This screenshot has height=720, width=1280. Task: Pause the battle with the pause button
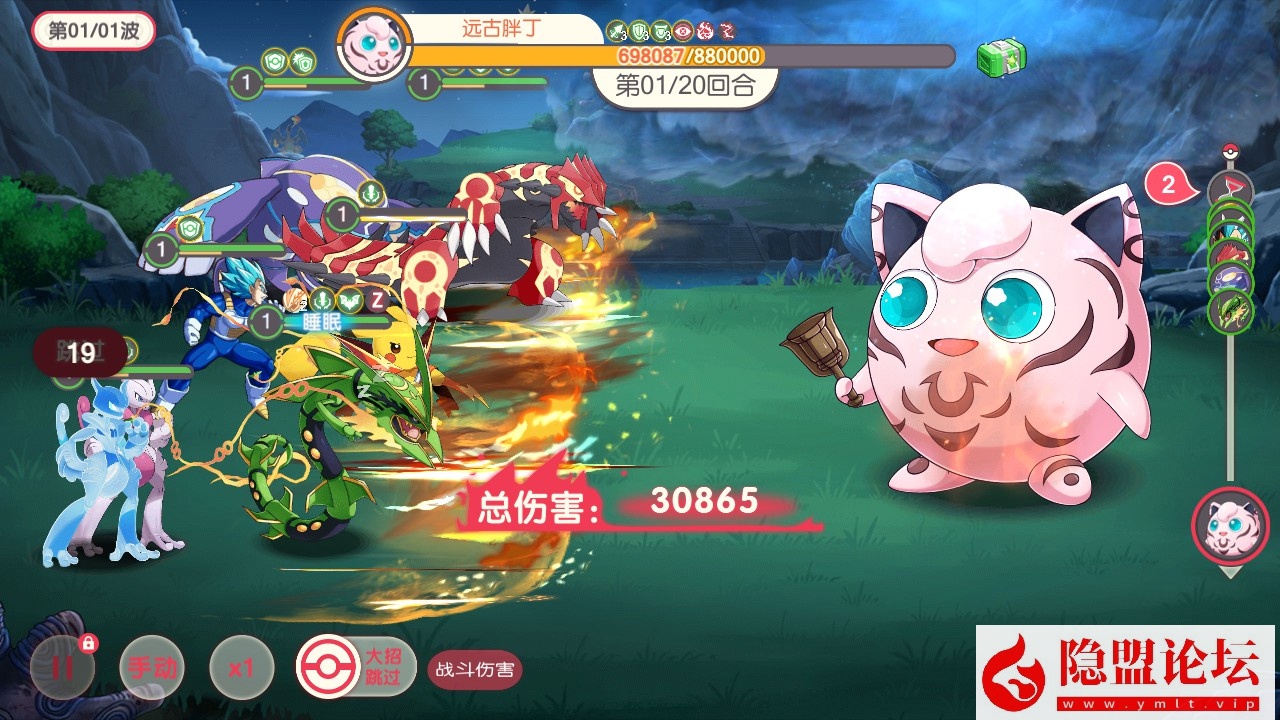tap(62, 667)
